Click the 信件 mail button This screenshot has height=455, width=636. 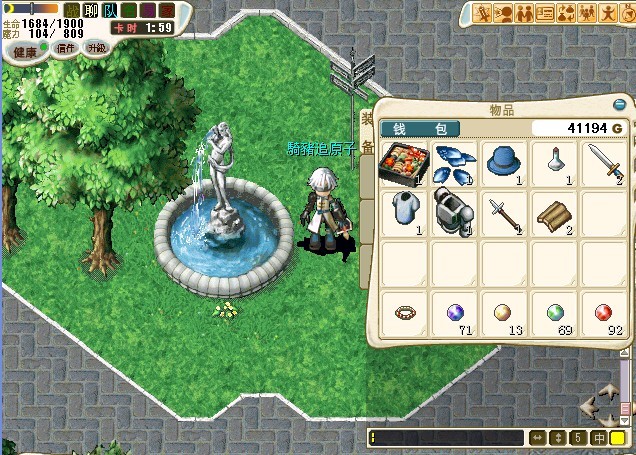65,48
